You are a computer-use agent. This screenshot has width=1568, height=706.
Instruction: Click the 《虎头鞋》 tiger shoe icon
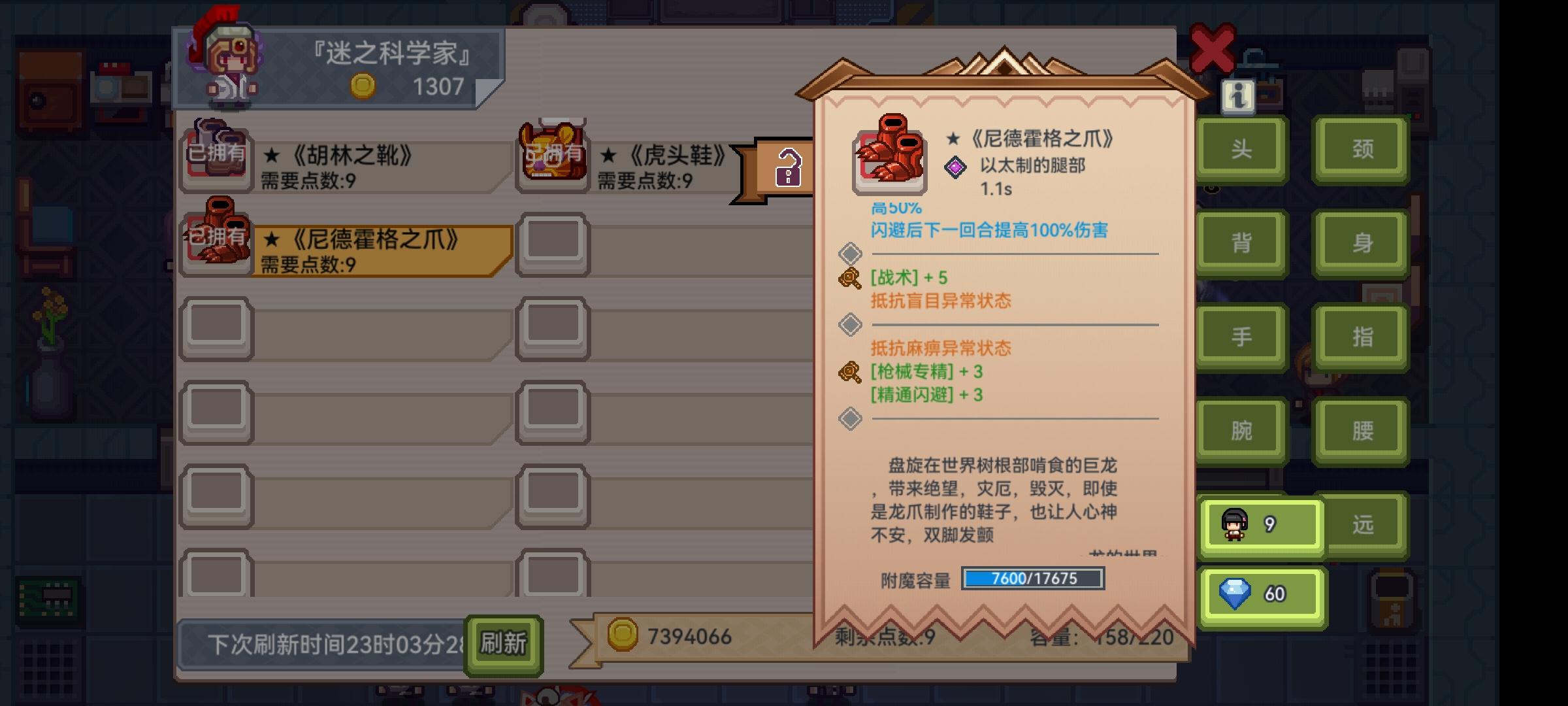[x=552, y=157]
